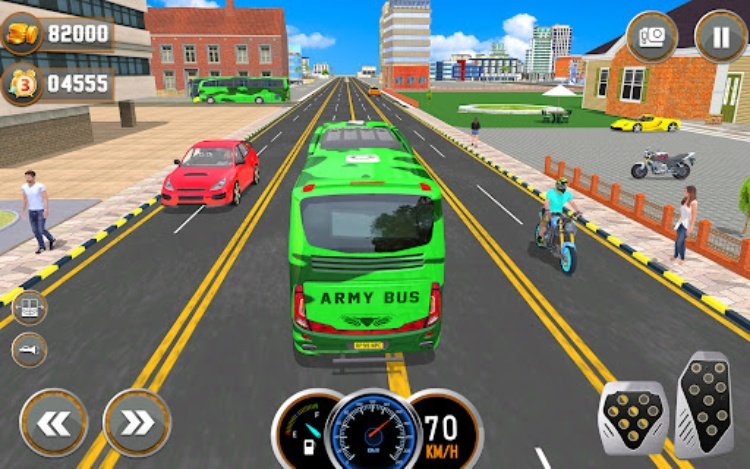Steer right with the right arrow button
The image size is (750, 469).
[137, 422]
